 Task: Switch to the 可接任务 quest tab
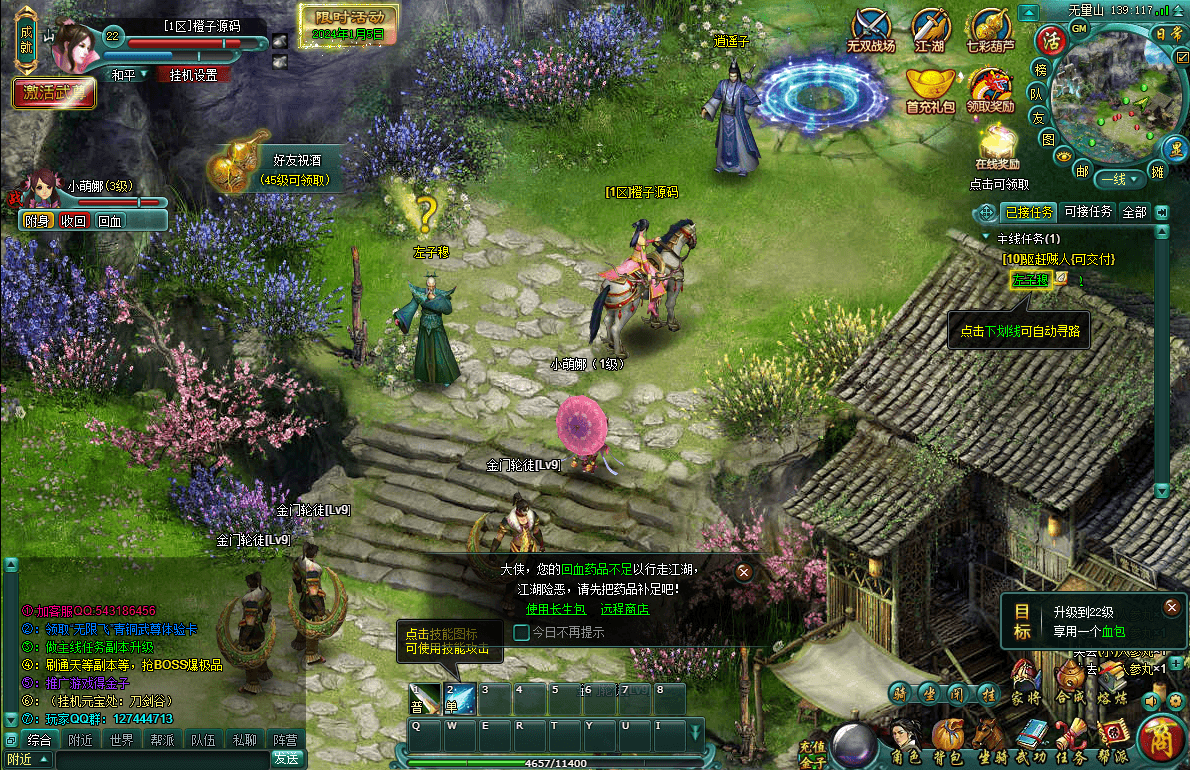1088,212
